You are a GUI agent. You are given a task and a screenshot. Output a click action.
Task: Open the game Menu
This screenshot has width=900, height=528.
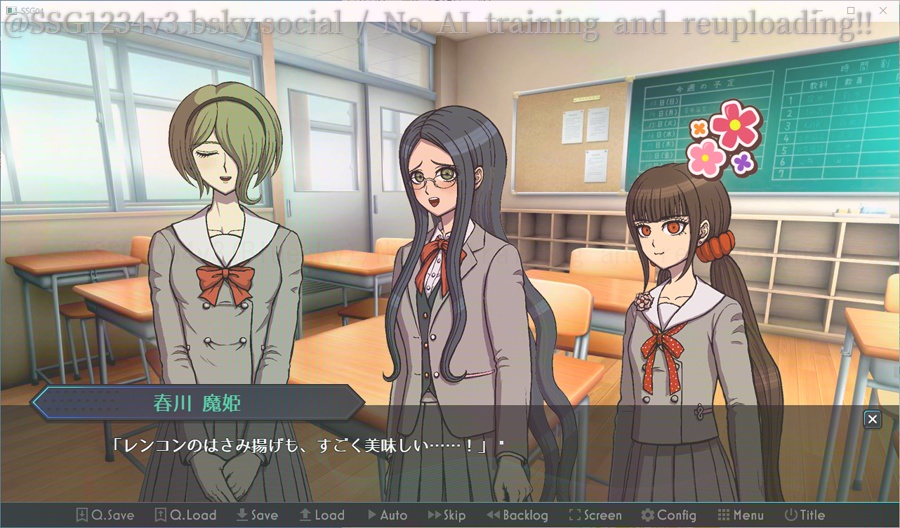[x=740, y=515]
